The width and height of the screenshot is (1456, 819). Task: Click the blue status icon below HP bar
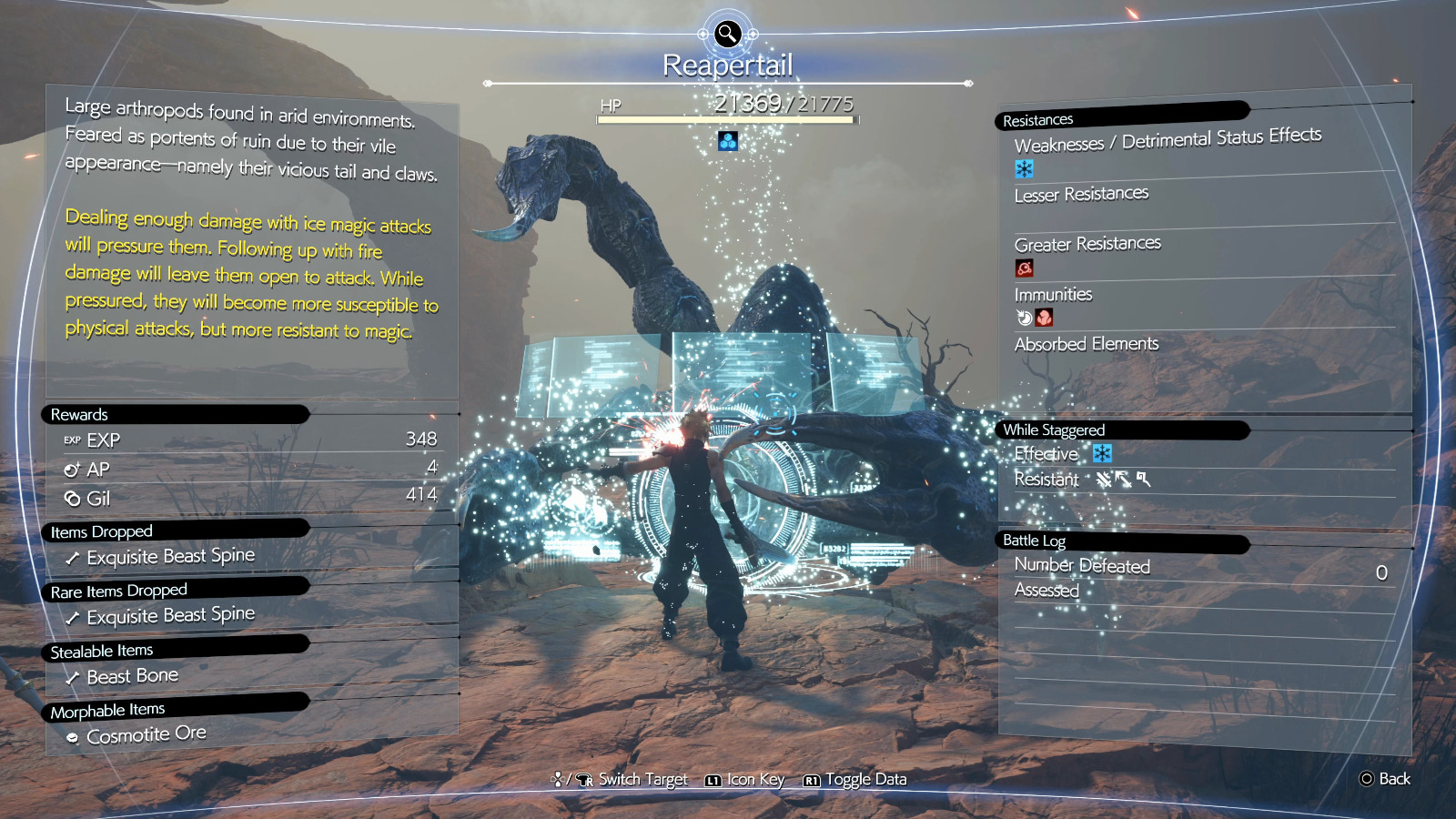click(x=727, y=141)
